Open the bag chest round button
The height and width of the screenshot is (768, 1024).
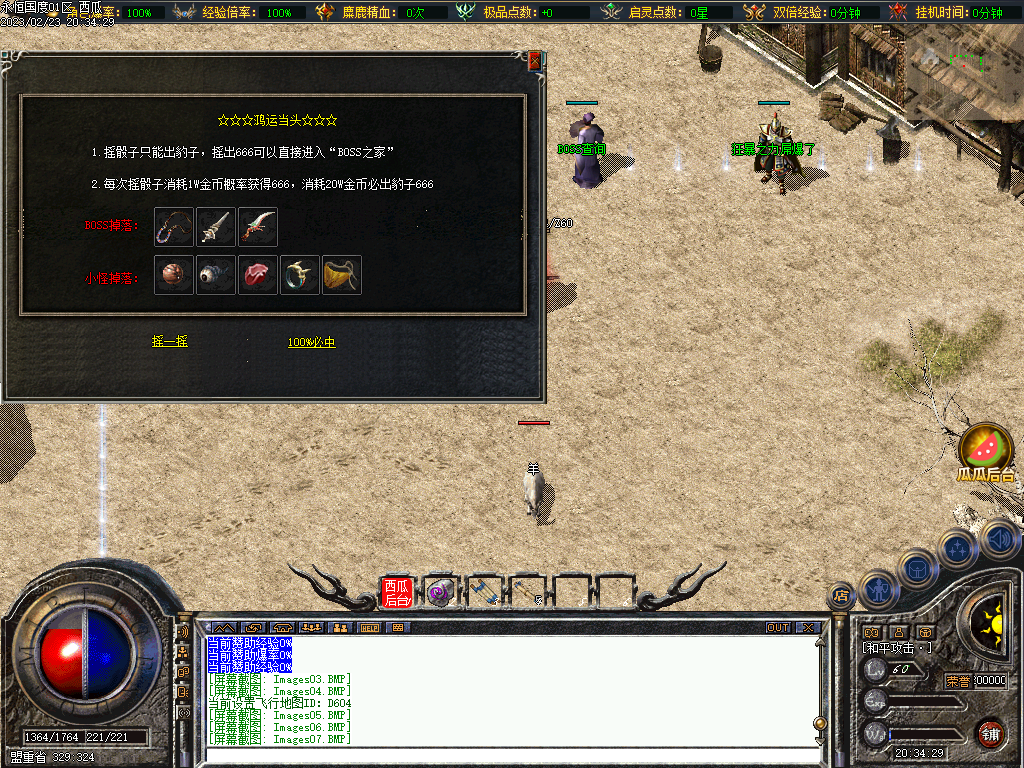[x=918, y=568]
